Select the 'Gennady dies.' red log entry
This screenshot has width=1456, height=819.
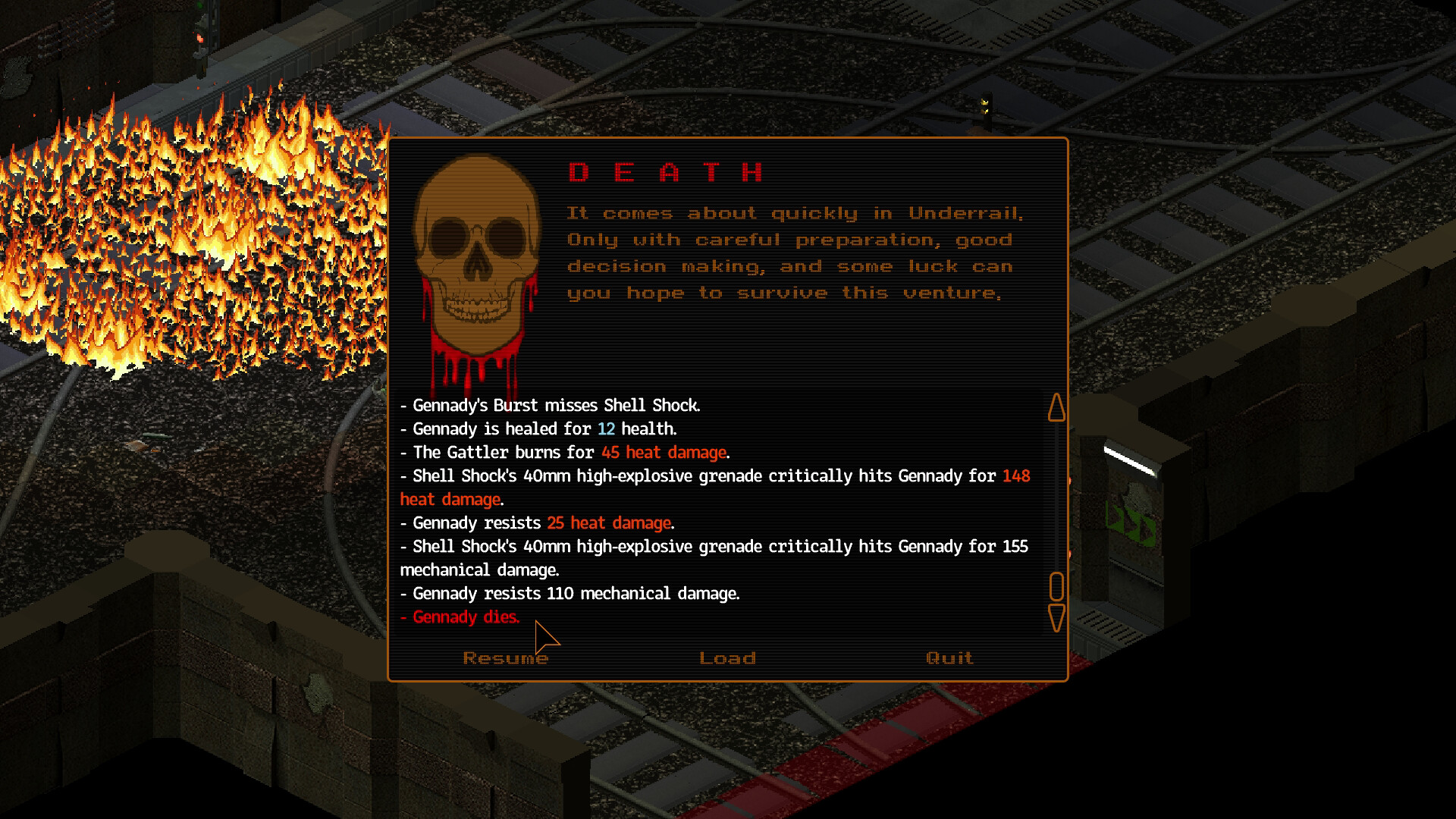(460, 617)
